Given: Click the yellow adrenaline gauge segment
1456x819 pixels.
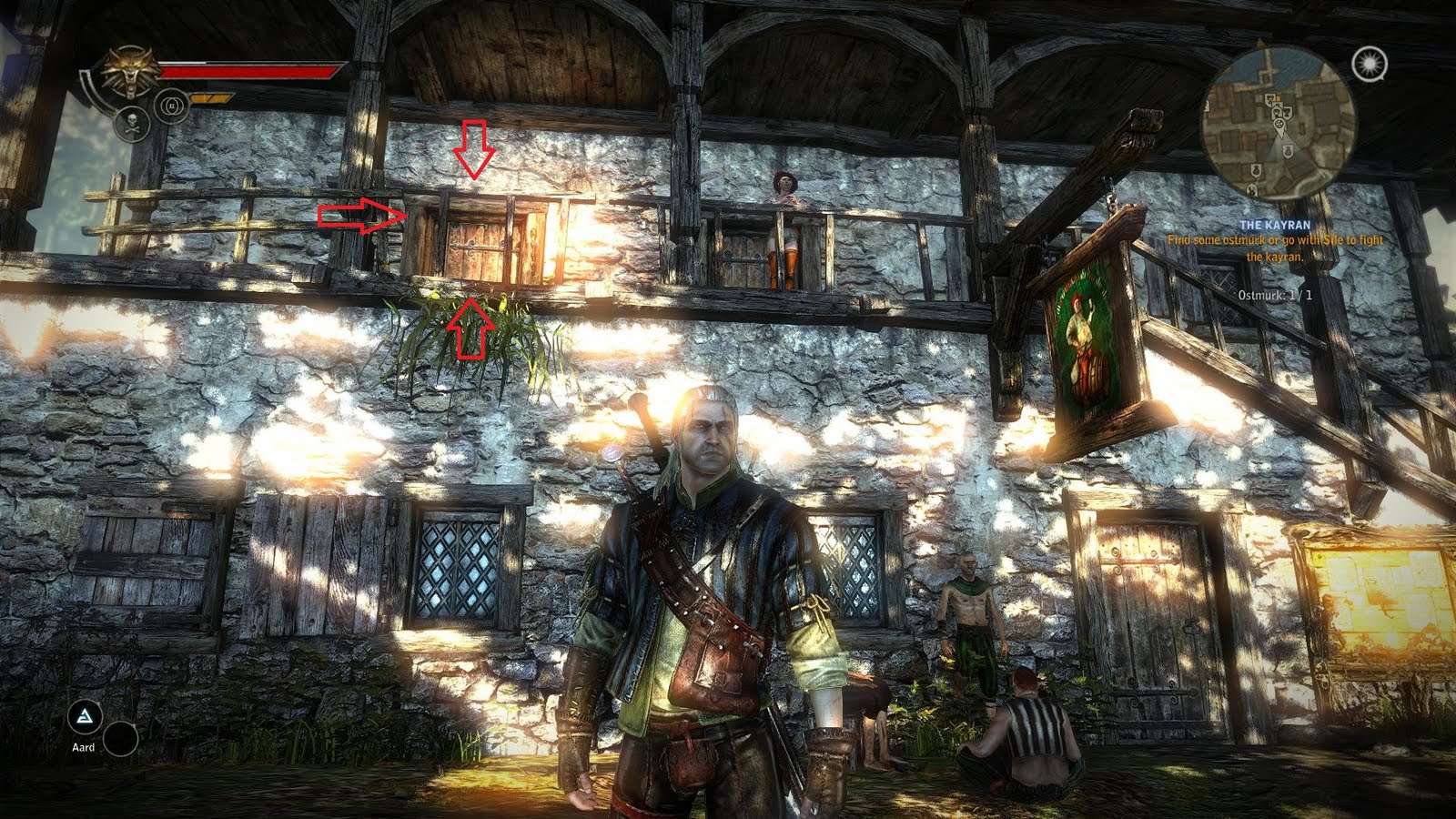Looking at the screenshot, I should tap(209, 96).
